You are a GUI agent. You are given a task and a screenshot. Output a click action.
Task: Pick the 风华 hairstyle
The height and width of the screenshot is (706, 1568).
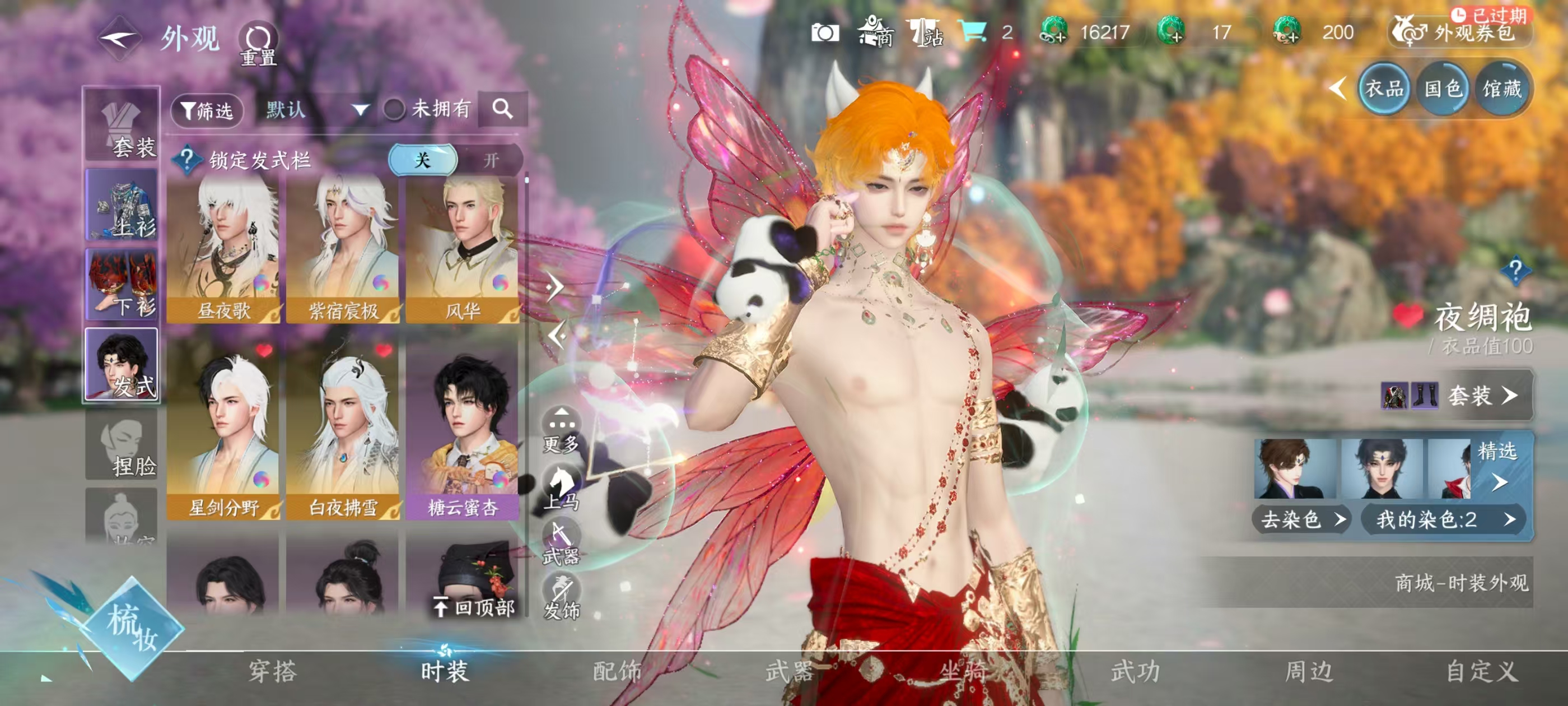(x=462, y=250)
